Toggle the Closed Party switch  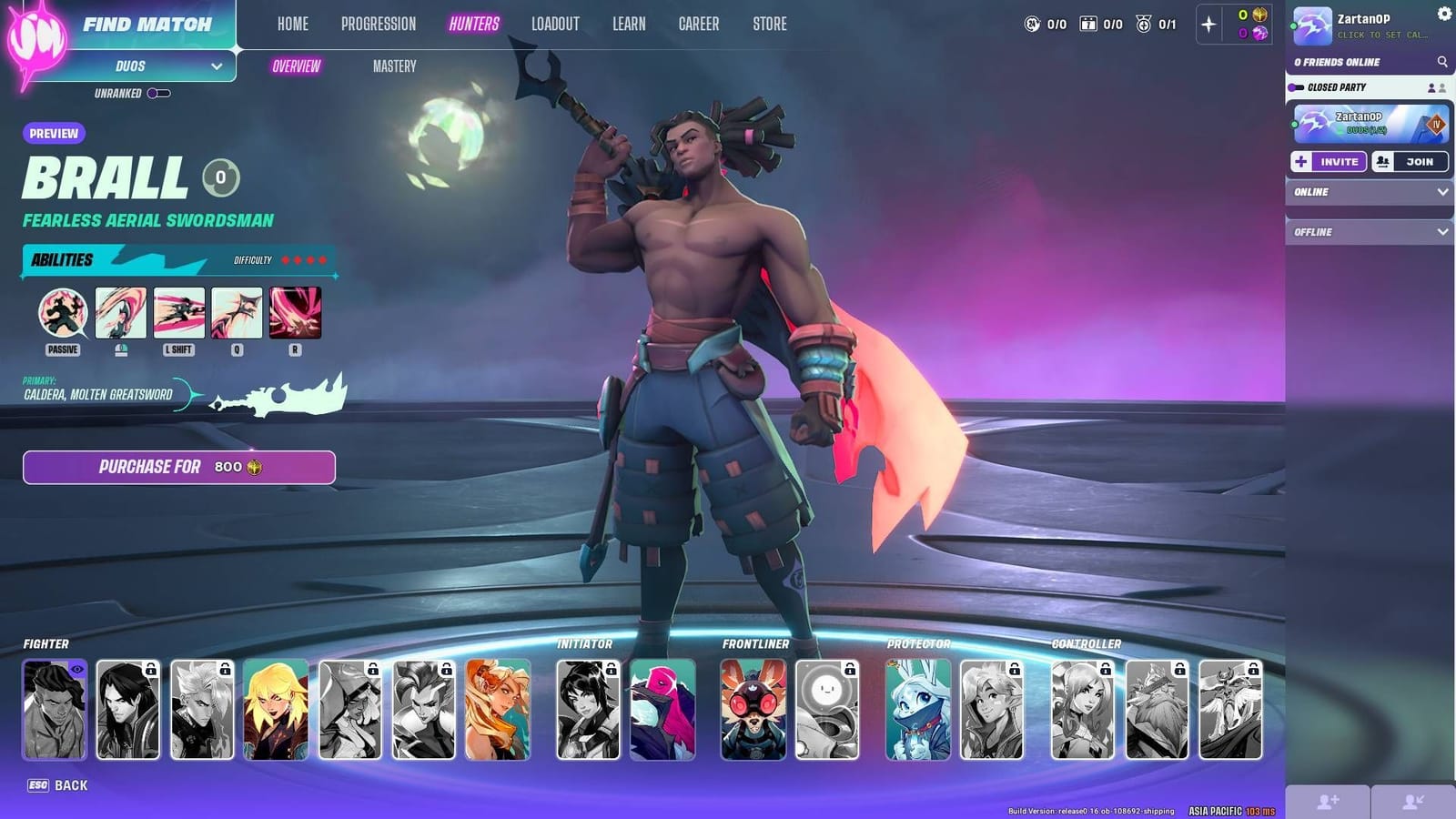tap(1298, 86)
